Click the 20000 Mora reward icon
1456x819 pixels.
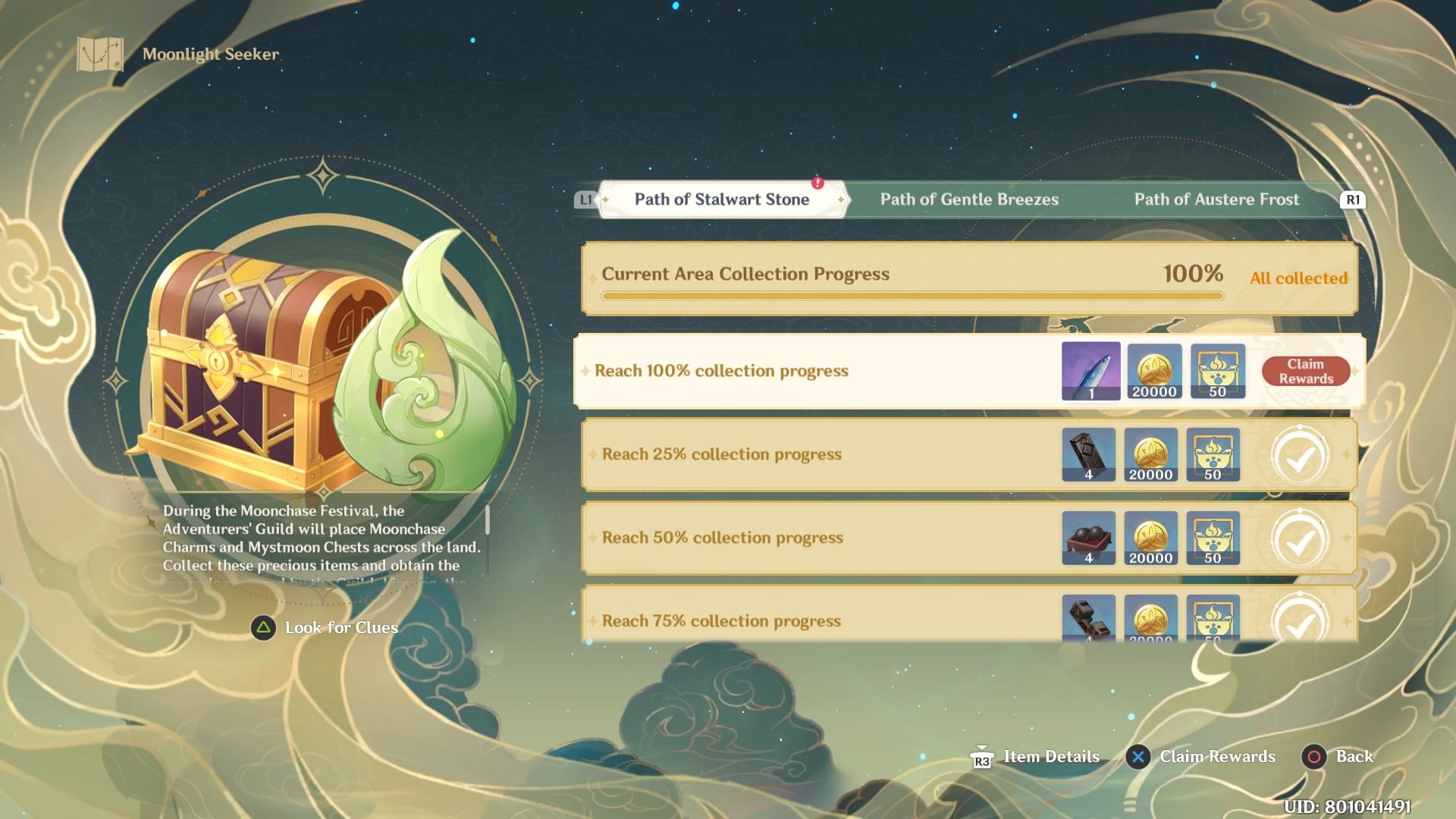pyautogui.click(x=1153, y=371)
